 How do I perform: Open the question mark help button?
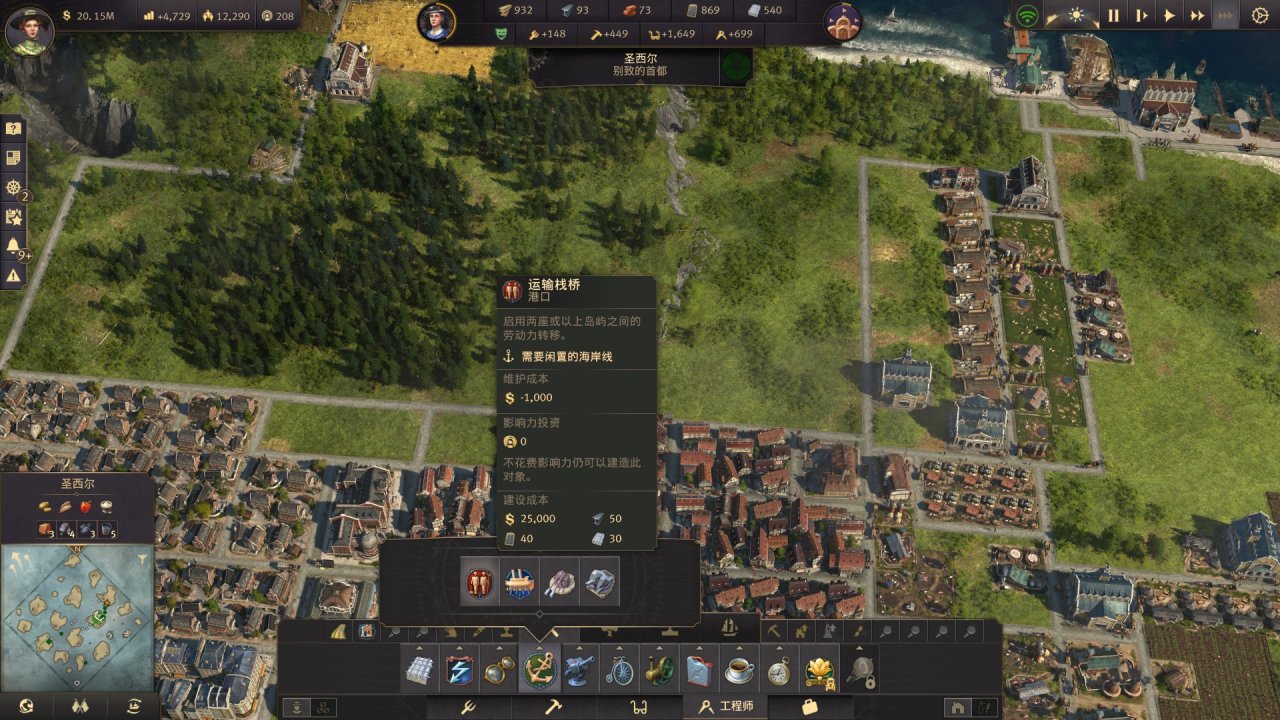14,128
